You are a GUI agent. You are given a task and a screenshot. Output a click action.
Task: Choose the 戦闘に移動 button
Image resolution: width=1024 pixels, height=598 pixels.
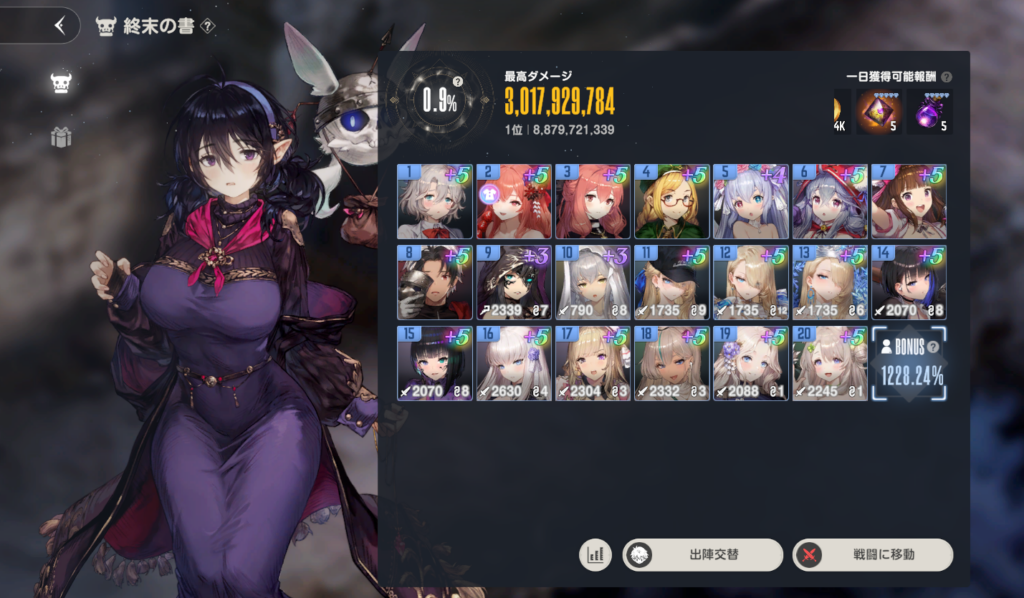tap(872, 554)
